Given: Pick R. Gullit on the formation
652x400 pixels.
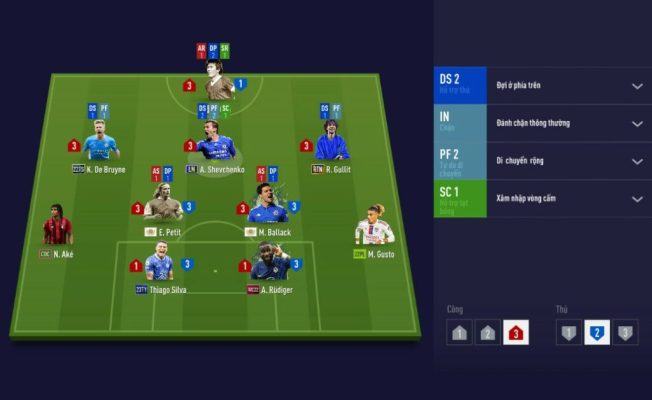Looking at the screenshot, I should (x=332, y=146).
